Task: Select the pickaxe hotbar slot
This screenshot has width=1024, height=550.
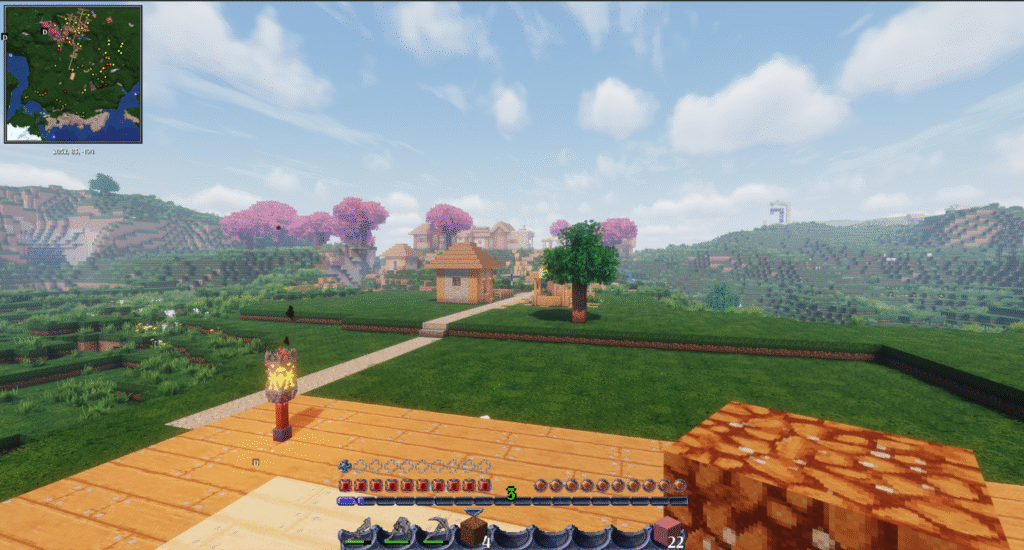Action: [436, 531]
